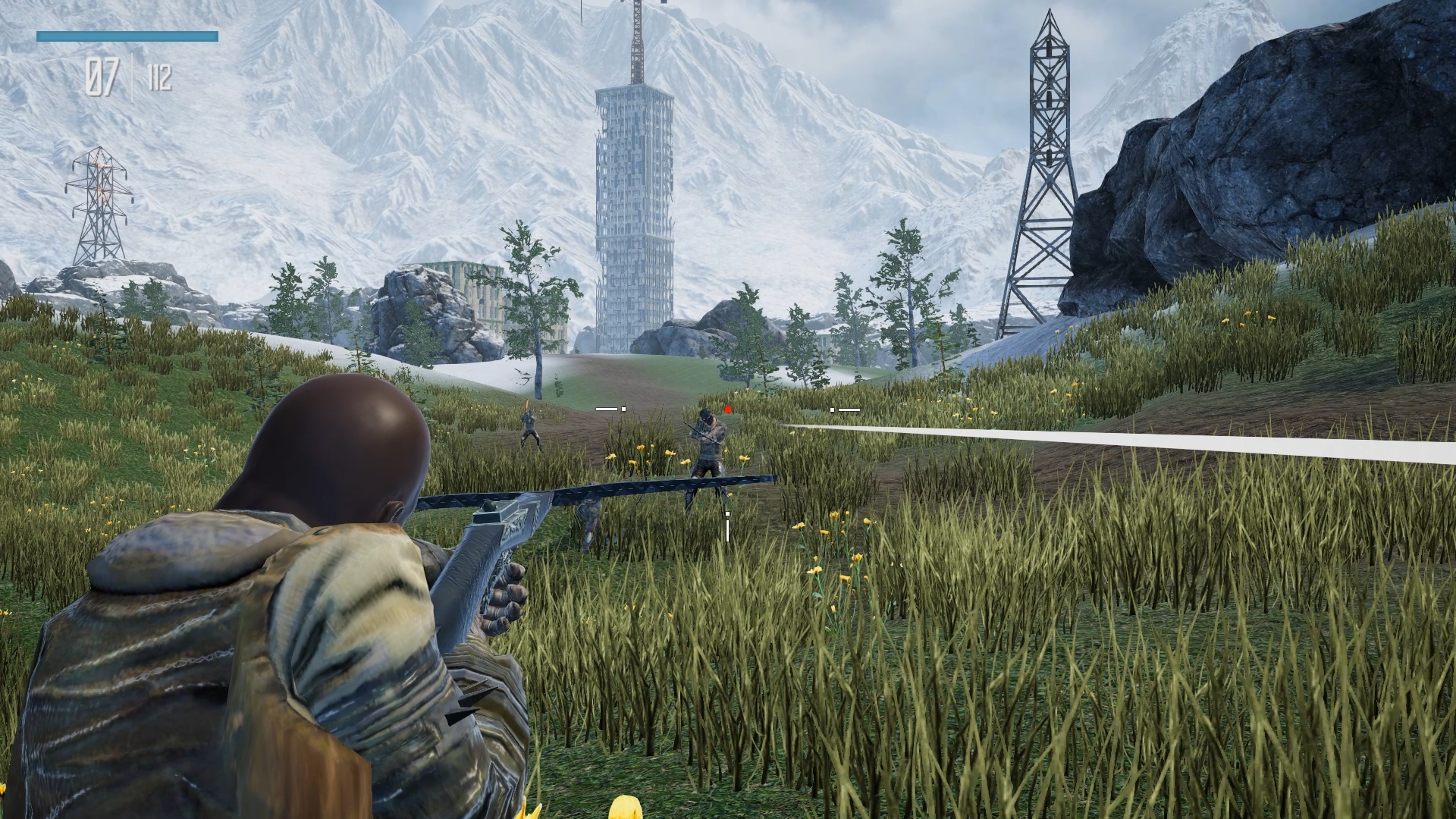
Task: Select the ammo counter showing 07
Action: (104, 75)
